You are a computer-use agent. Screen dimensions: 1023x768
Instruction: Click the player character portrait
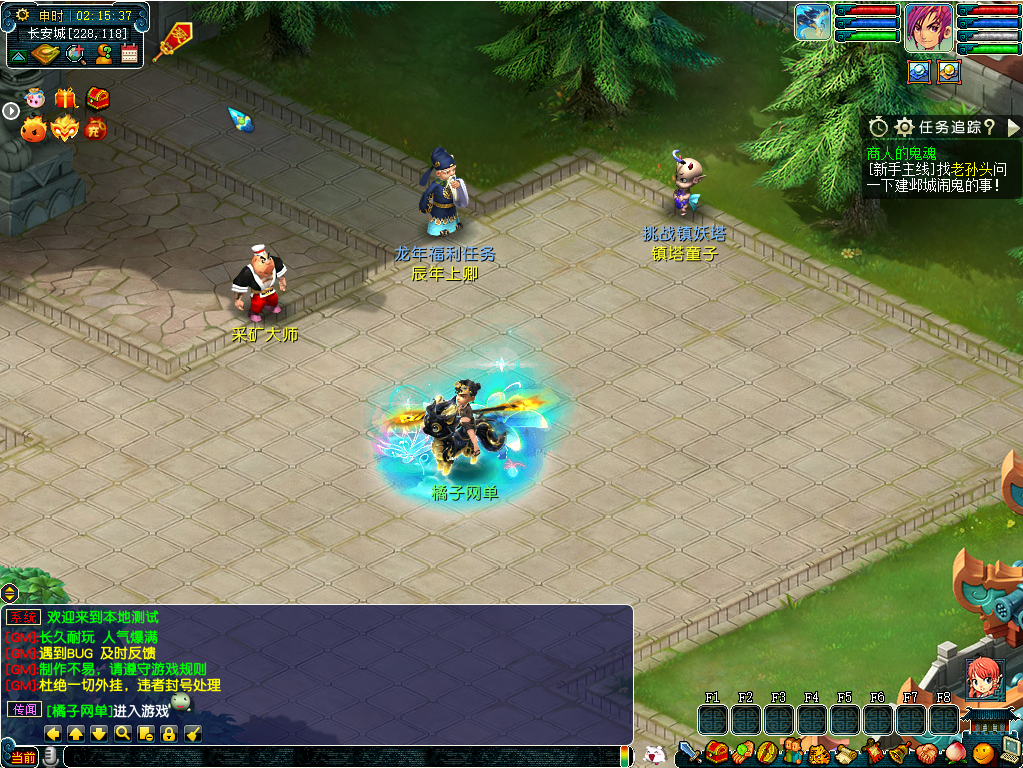point(928,27)
